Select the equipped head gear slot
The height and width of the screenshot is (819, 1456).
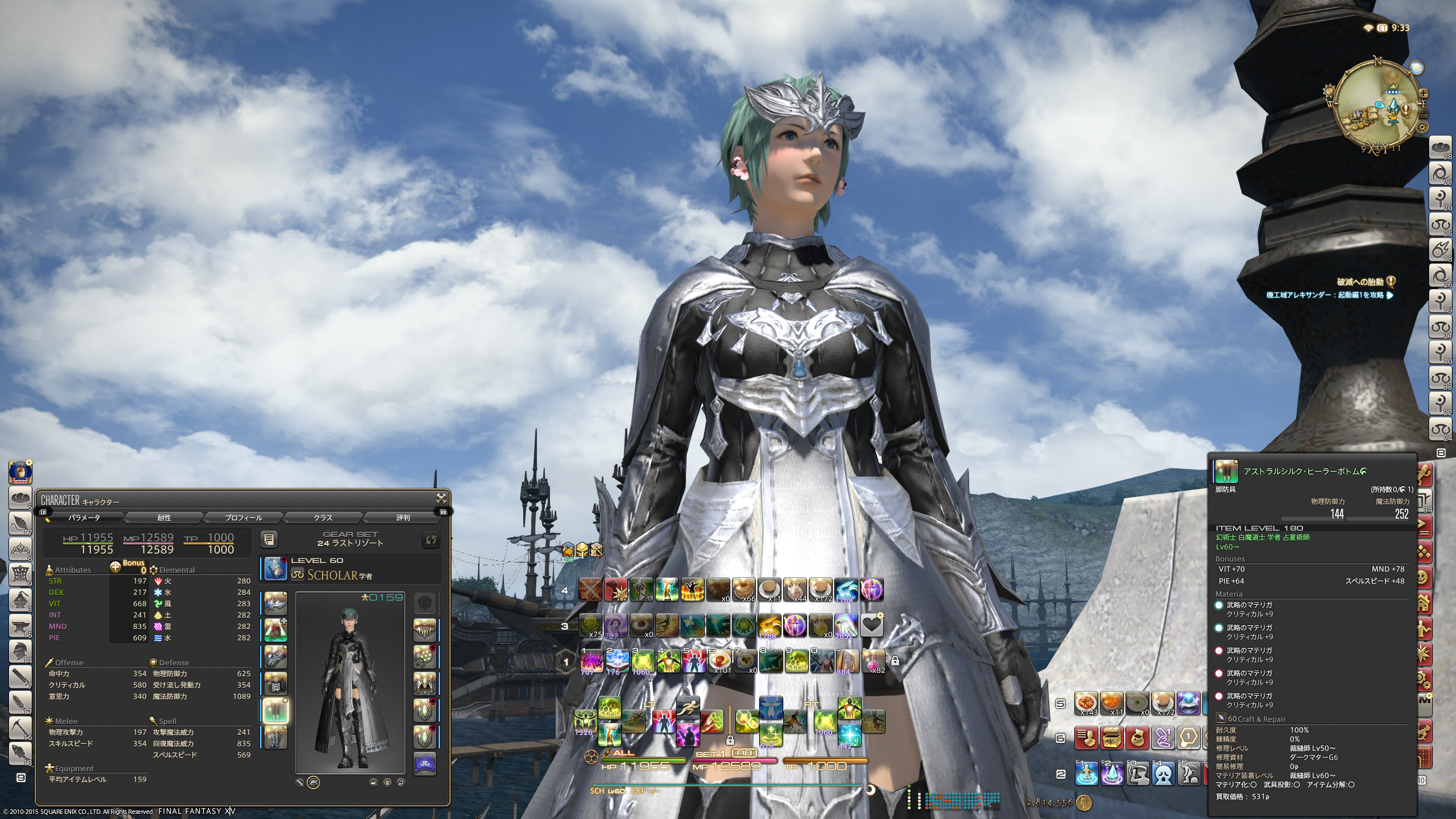276,603
